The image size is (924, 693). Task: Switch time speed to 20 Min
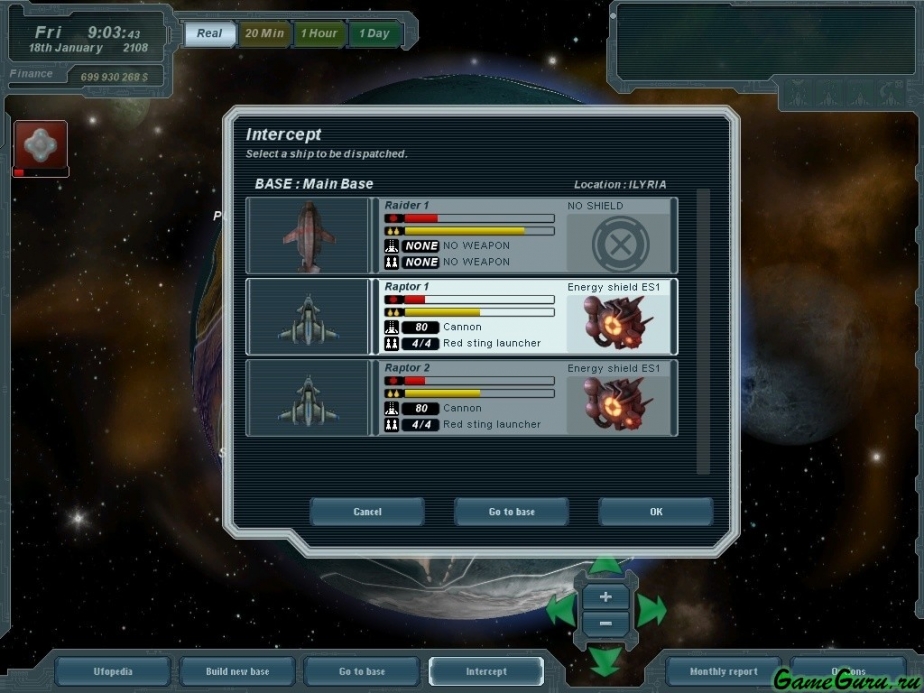pyautogui.click(x=264, y=33)
